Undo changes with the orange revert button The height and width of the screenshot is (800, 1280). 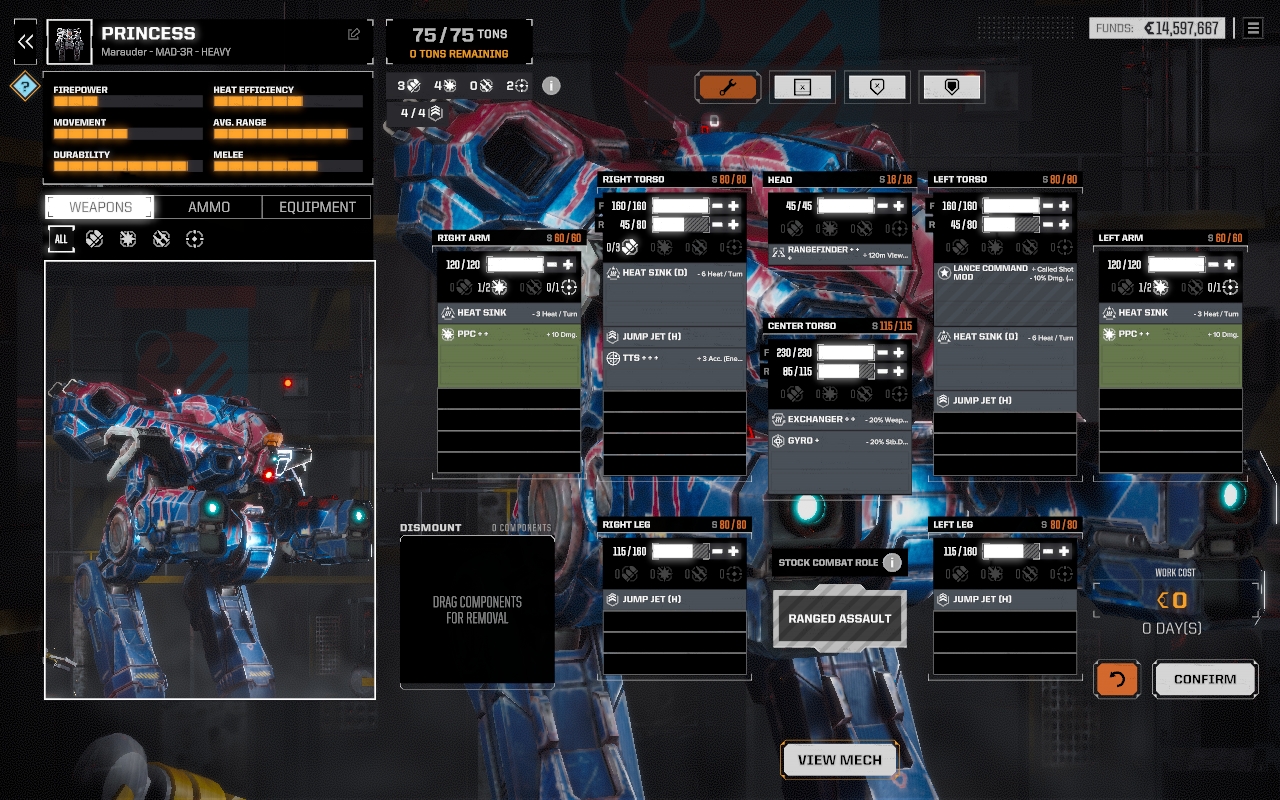[1117, 679]
